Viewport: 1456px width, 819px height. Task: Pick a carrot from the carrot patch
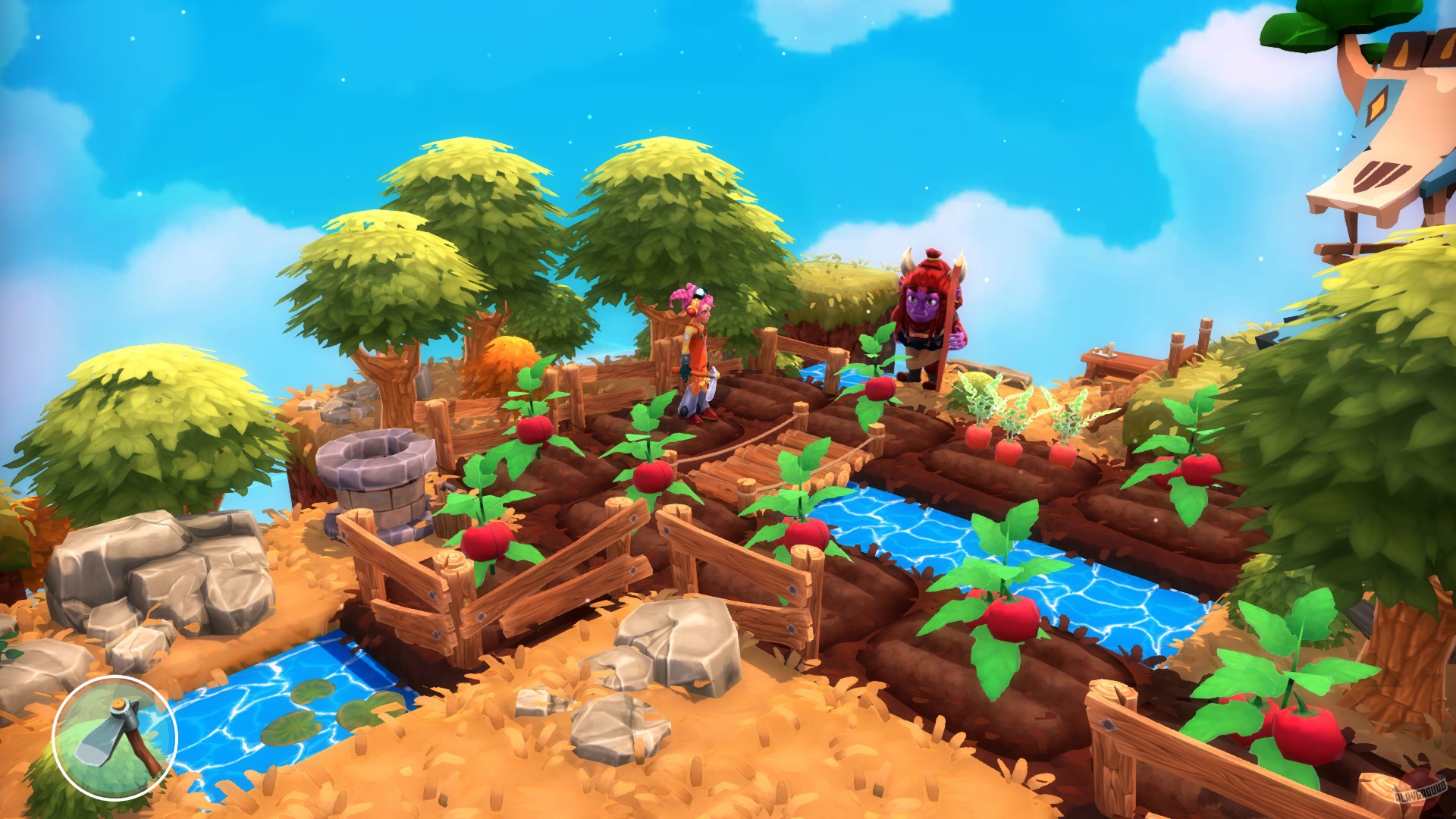click(x=1009, y=451)
